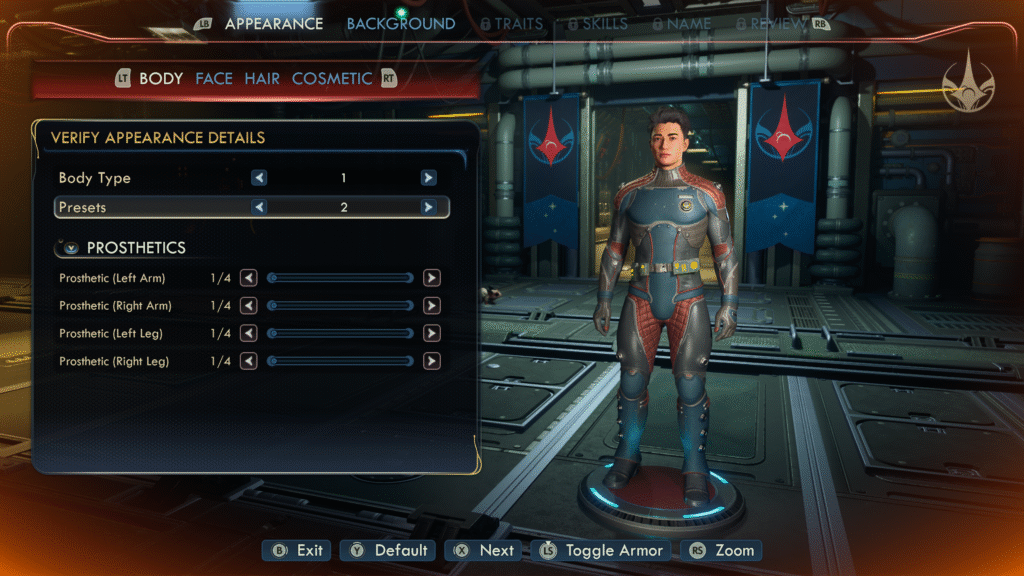
Task: Click Body Type left arrow
Action: 259,178
